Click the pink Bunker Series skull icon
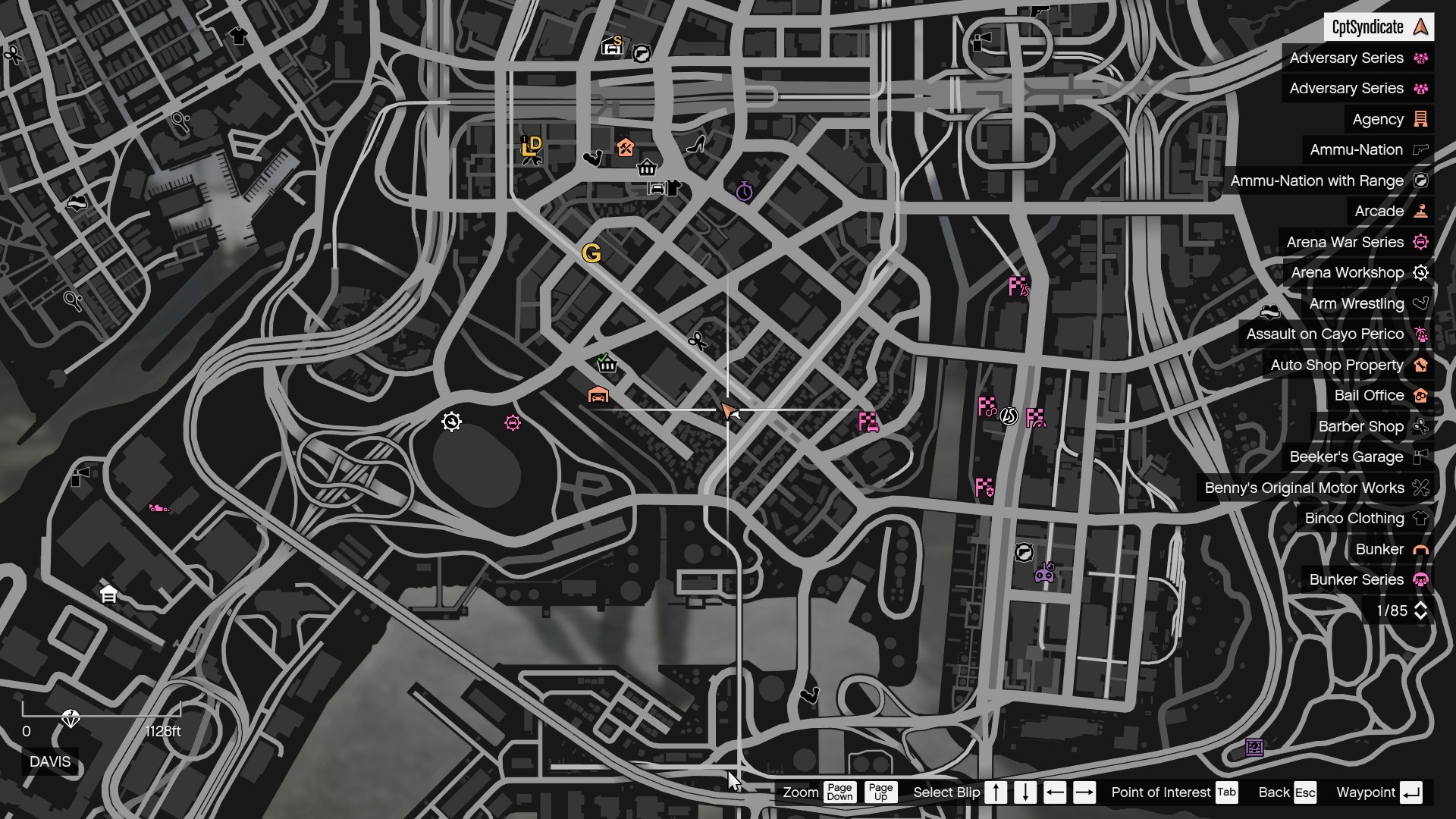Viewport: 1456px width, 819px height. pos(1422,580)
